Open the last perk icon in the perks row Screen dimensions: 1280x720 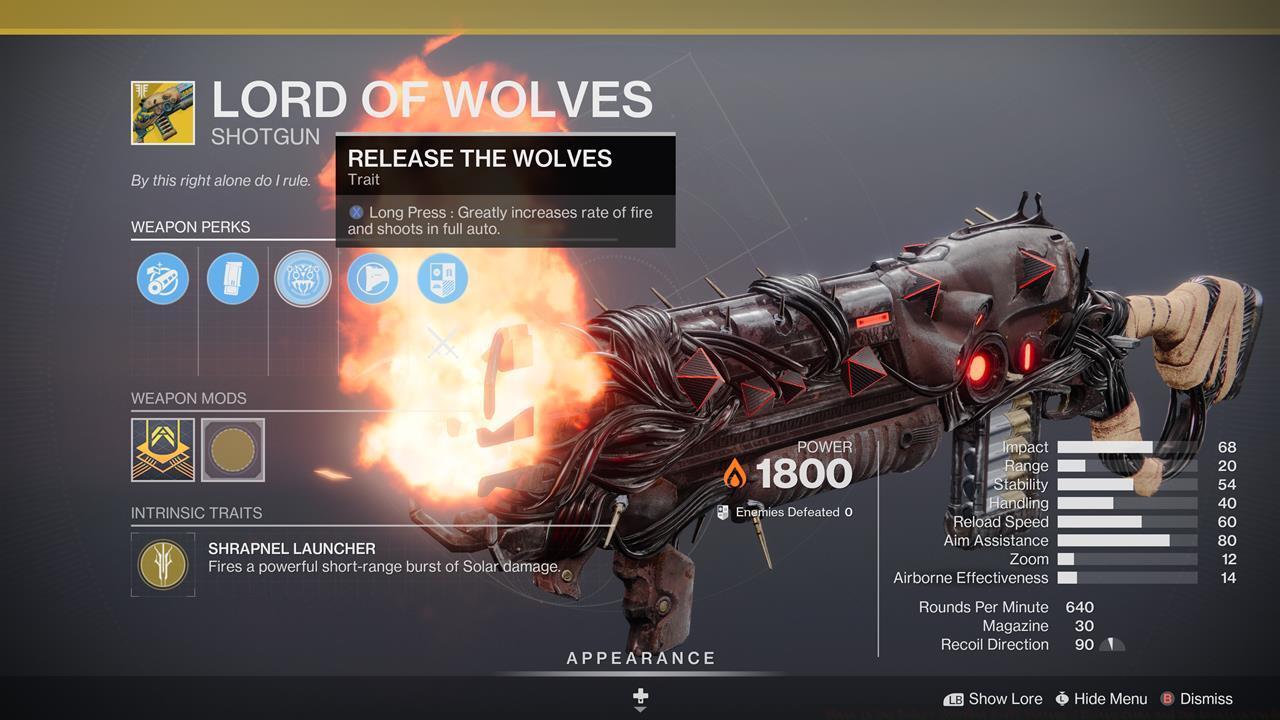(442, 279)
